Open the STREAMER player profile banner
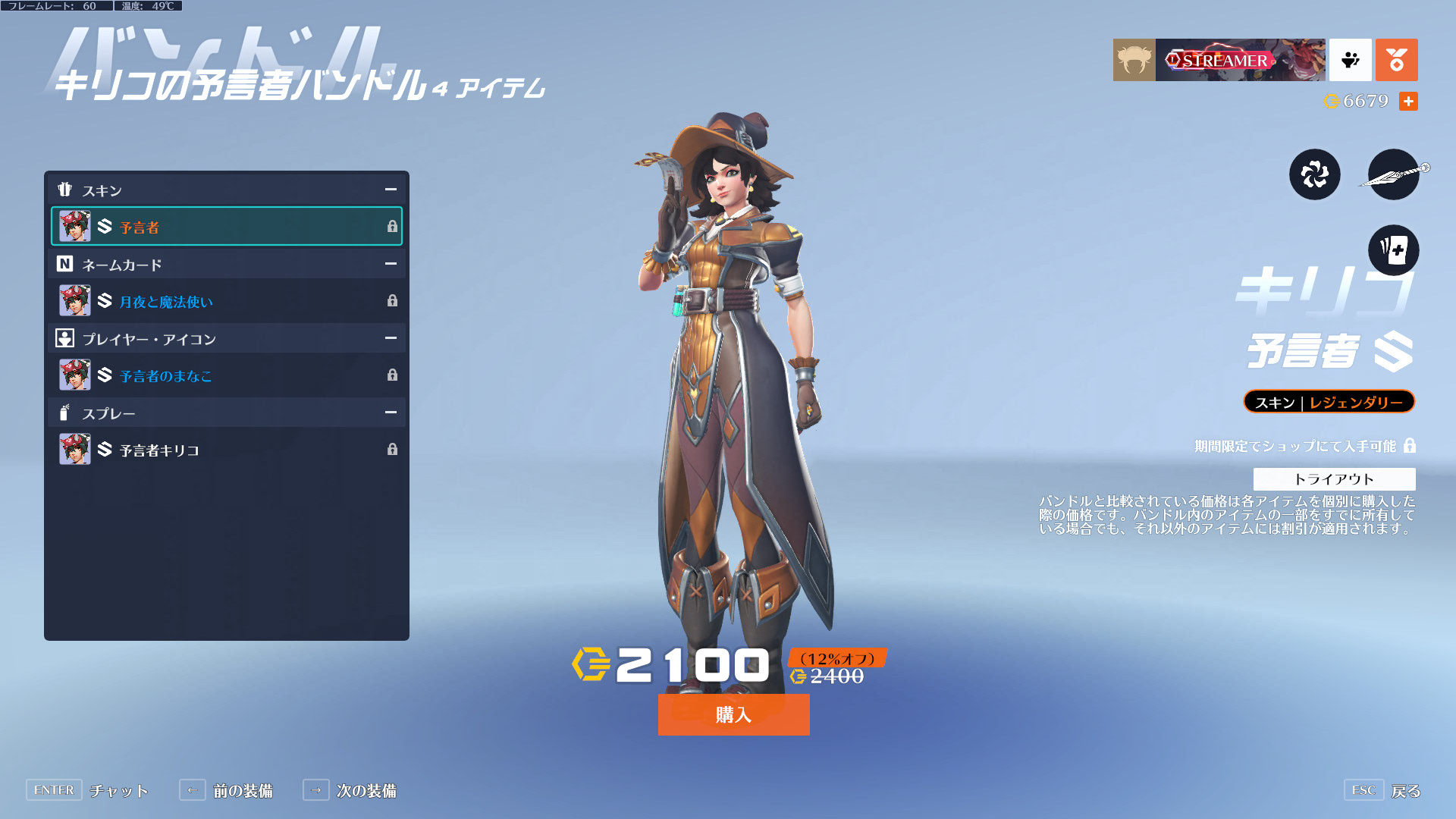 coord(1240,60)
